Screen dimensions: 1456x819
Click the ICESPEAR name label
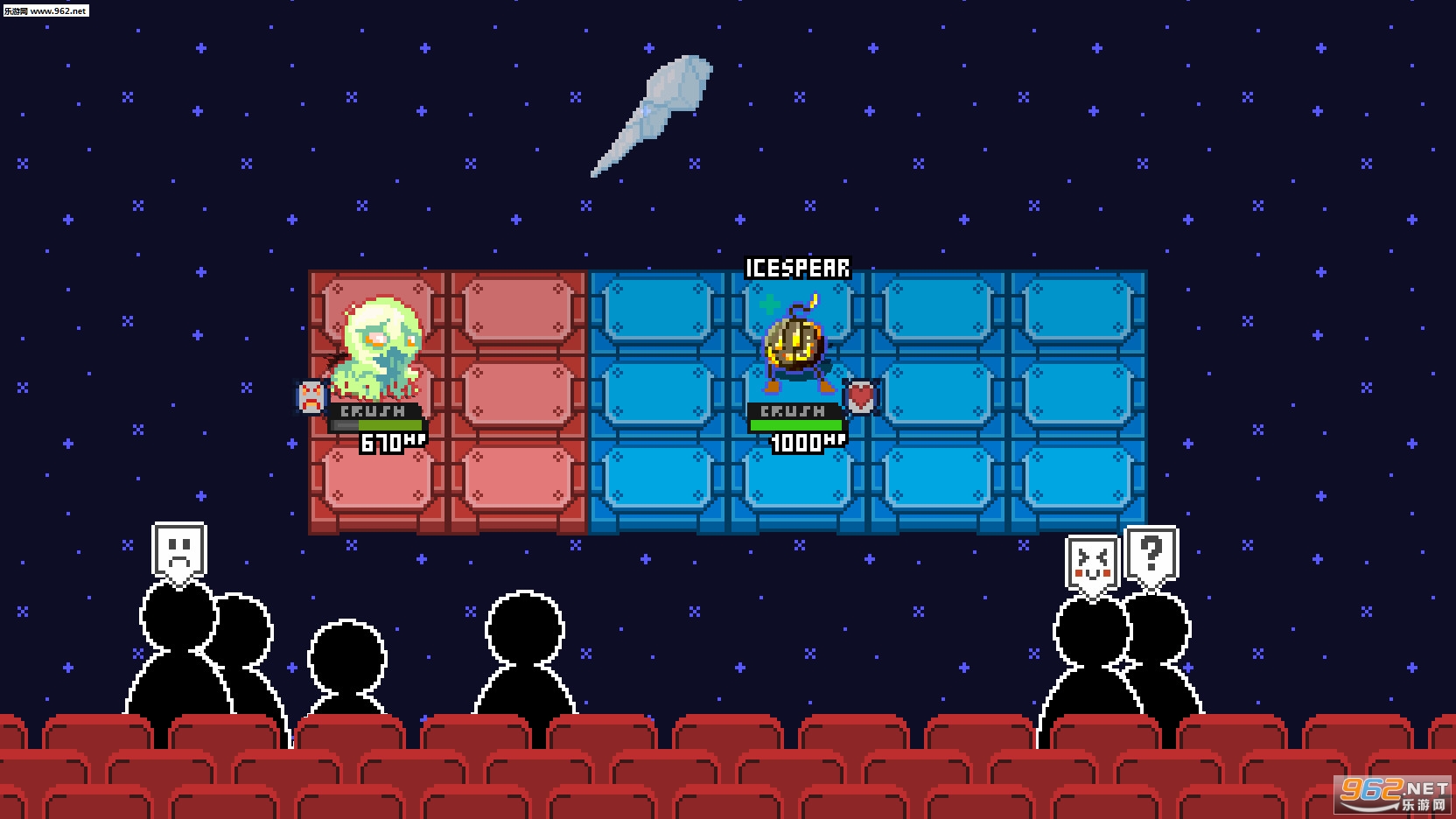coord(797,269)
